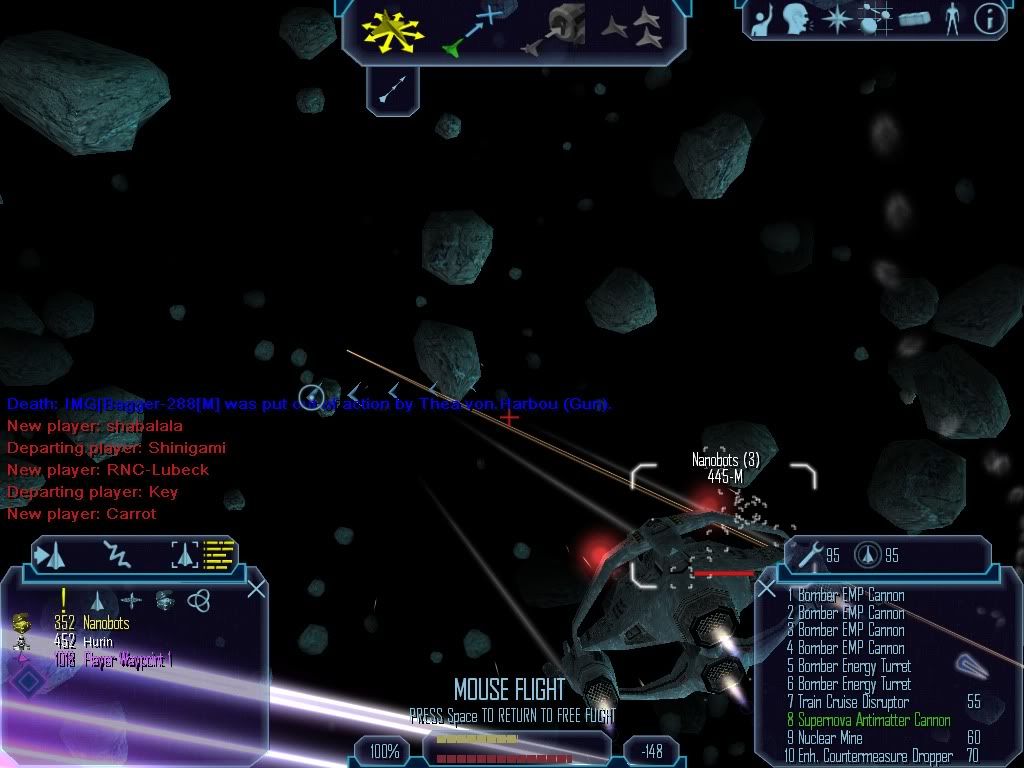Select Nanobots in the contact list
The image size is (1024, 768).
click(x=106, y=624)
